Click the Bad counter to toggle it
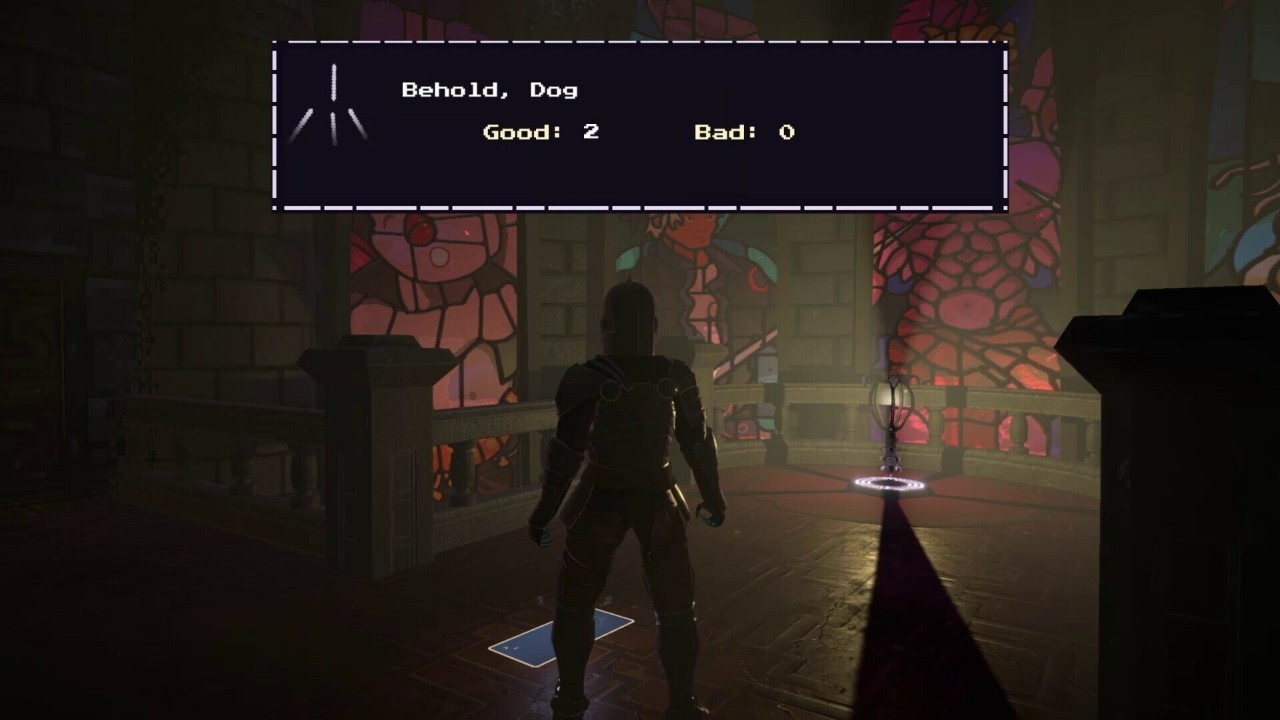 (x=743, y=131)
